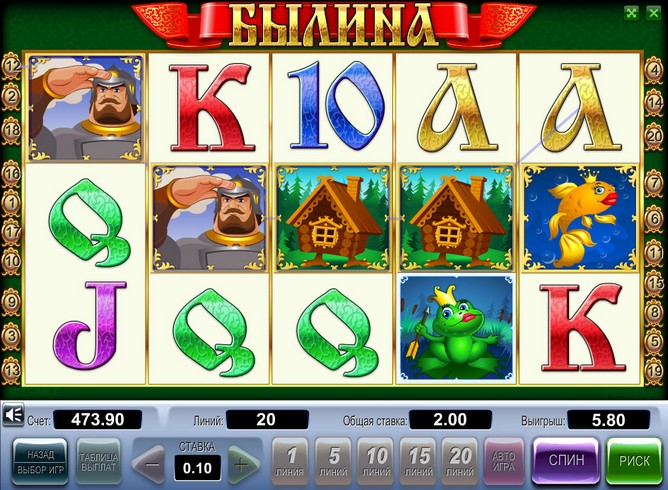Start the РИСК gamble round
Screen dimensions: 668x490
click(x=634, y=462)
